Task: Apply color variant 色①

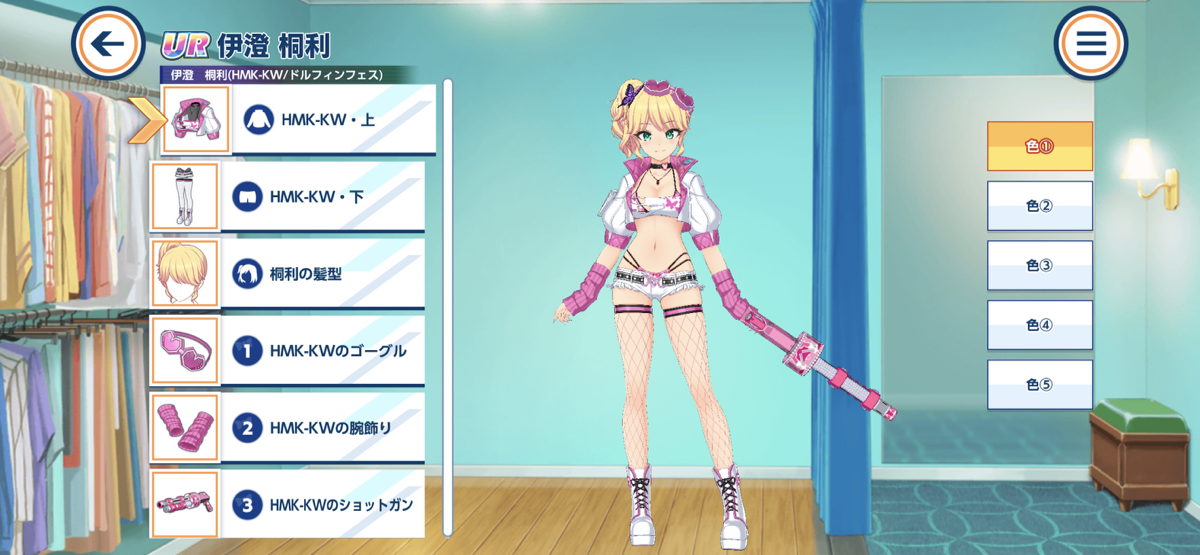Action: [x=1039, y=146]
